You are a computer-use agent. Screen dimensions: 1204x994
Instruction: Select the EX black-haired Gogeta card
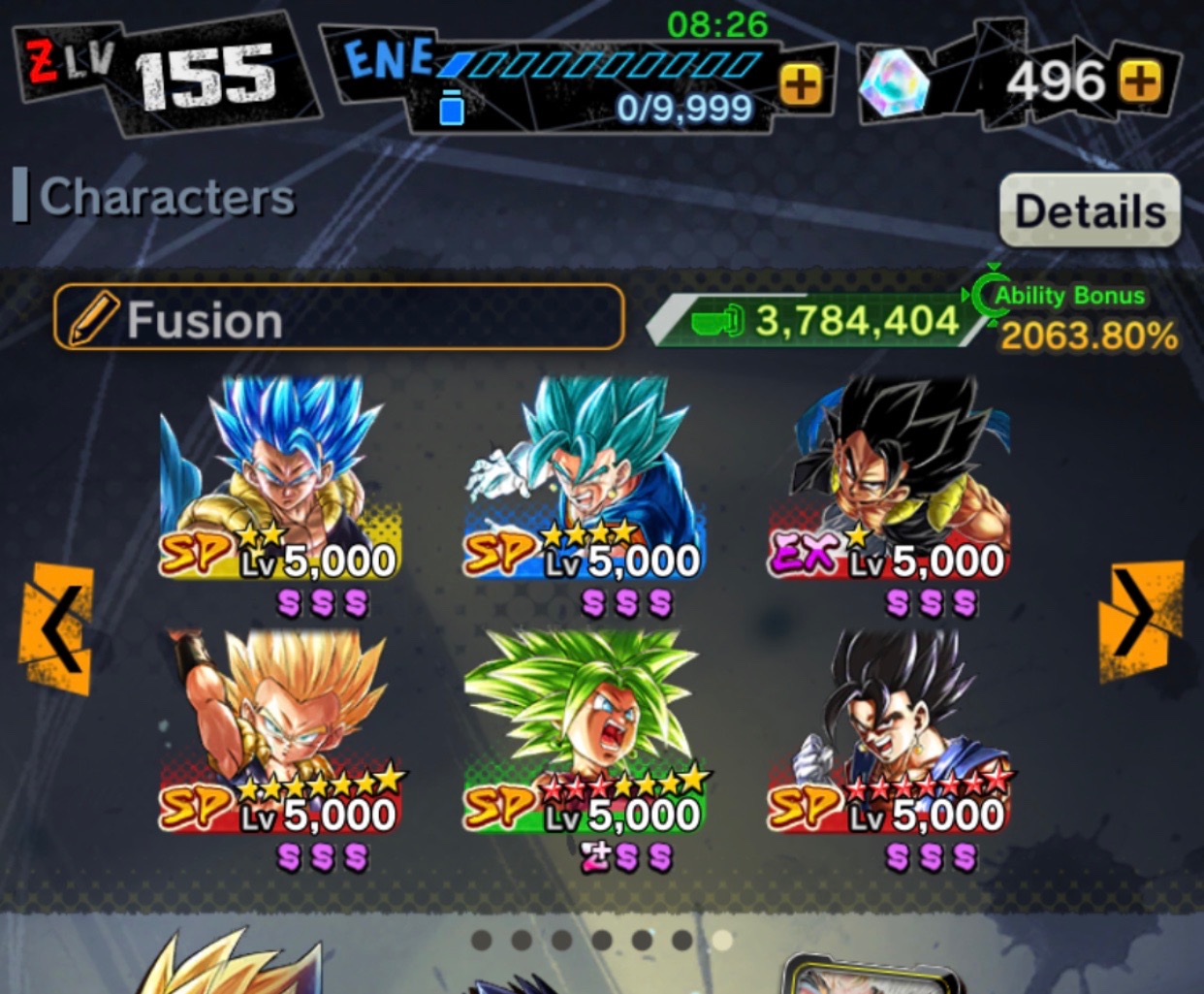[889, 485]
